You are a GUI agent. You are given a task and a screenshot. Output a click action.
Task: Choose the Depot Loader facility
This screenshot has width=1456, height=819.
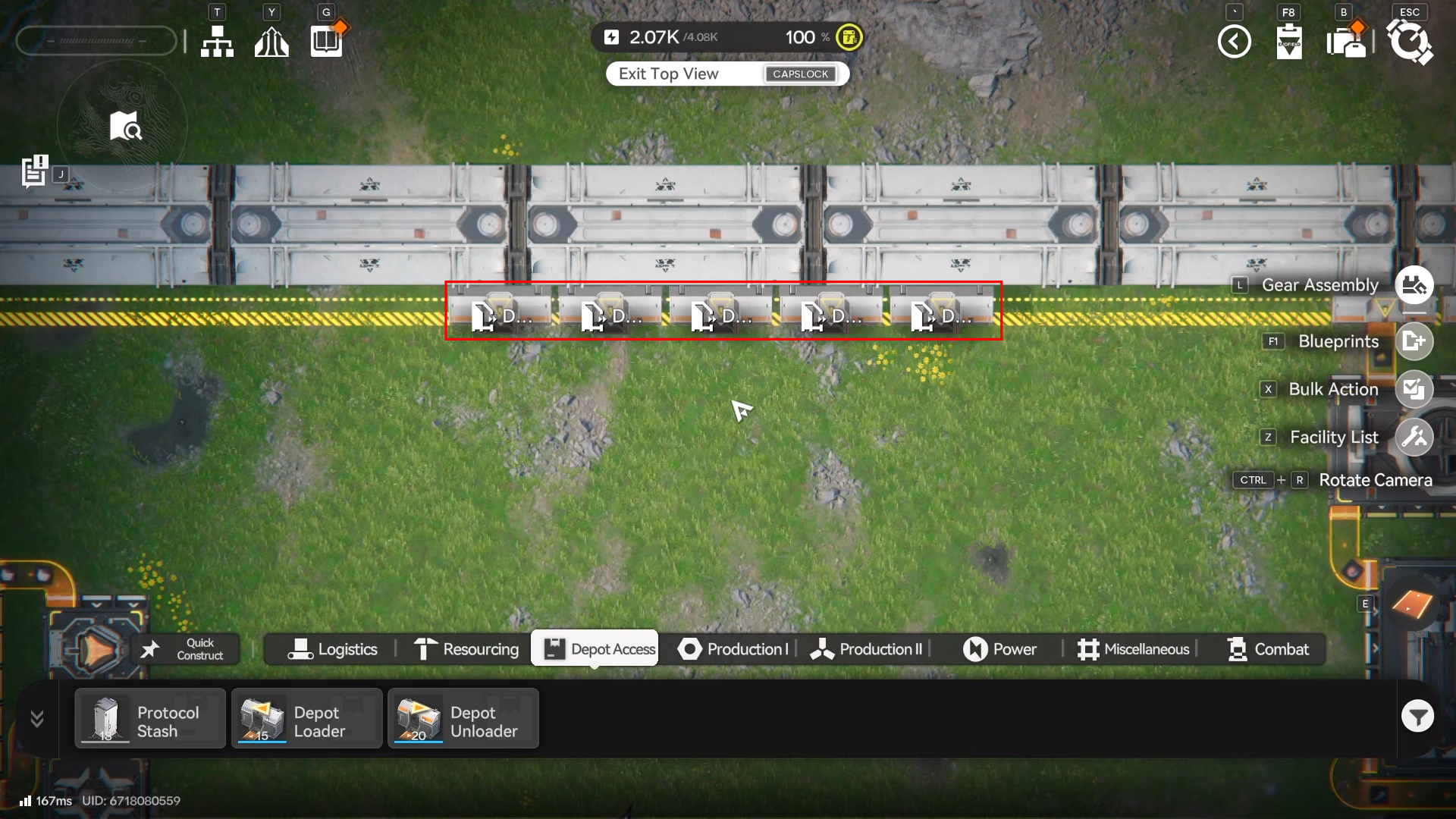point(307,719)
